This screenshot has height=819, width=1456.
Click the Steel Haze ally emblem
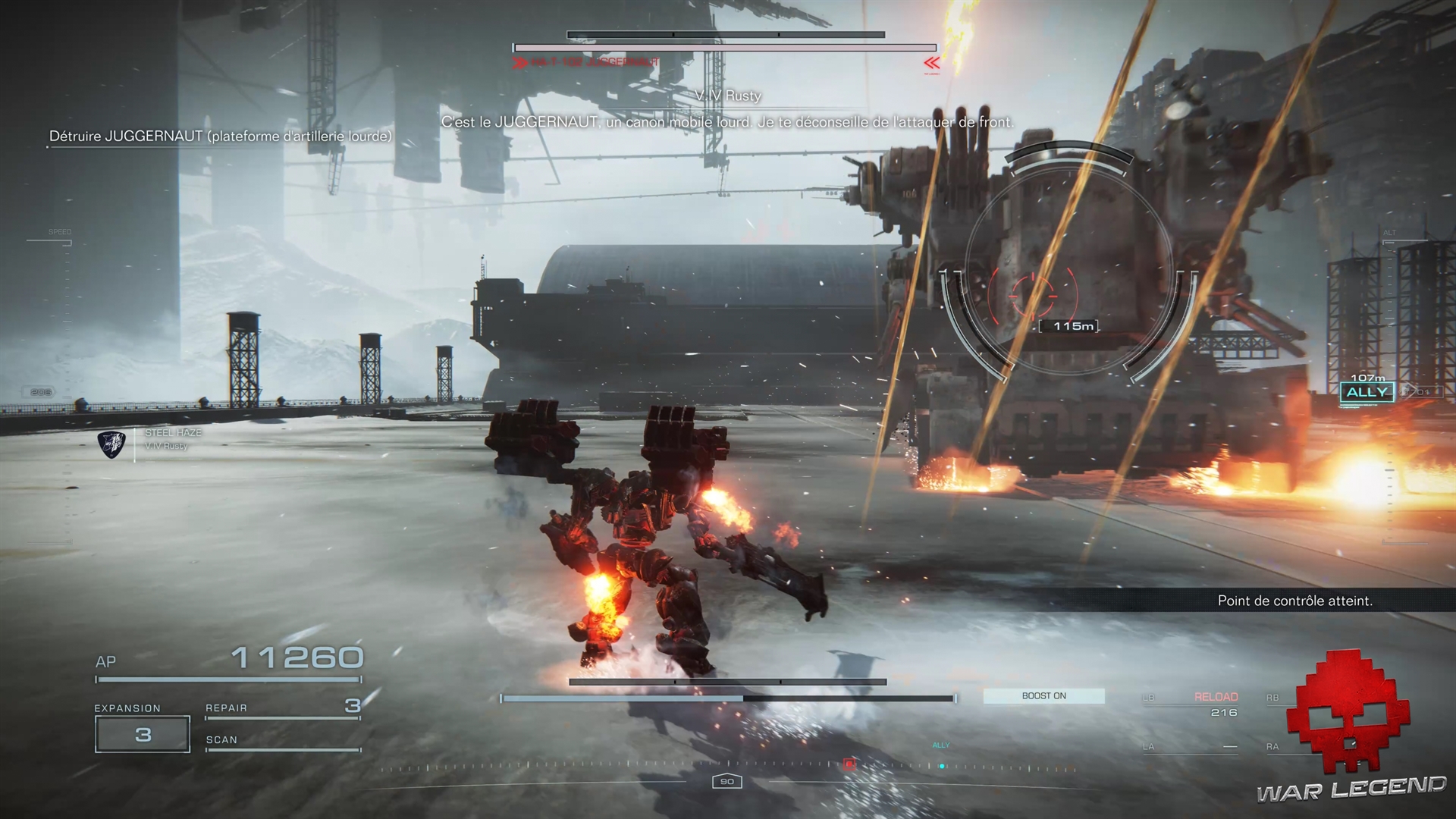tap(111, 444)
